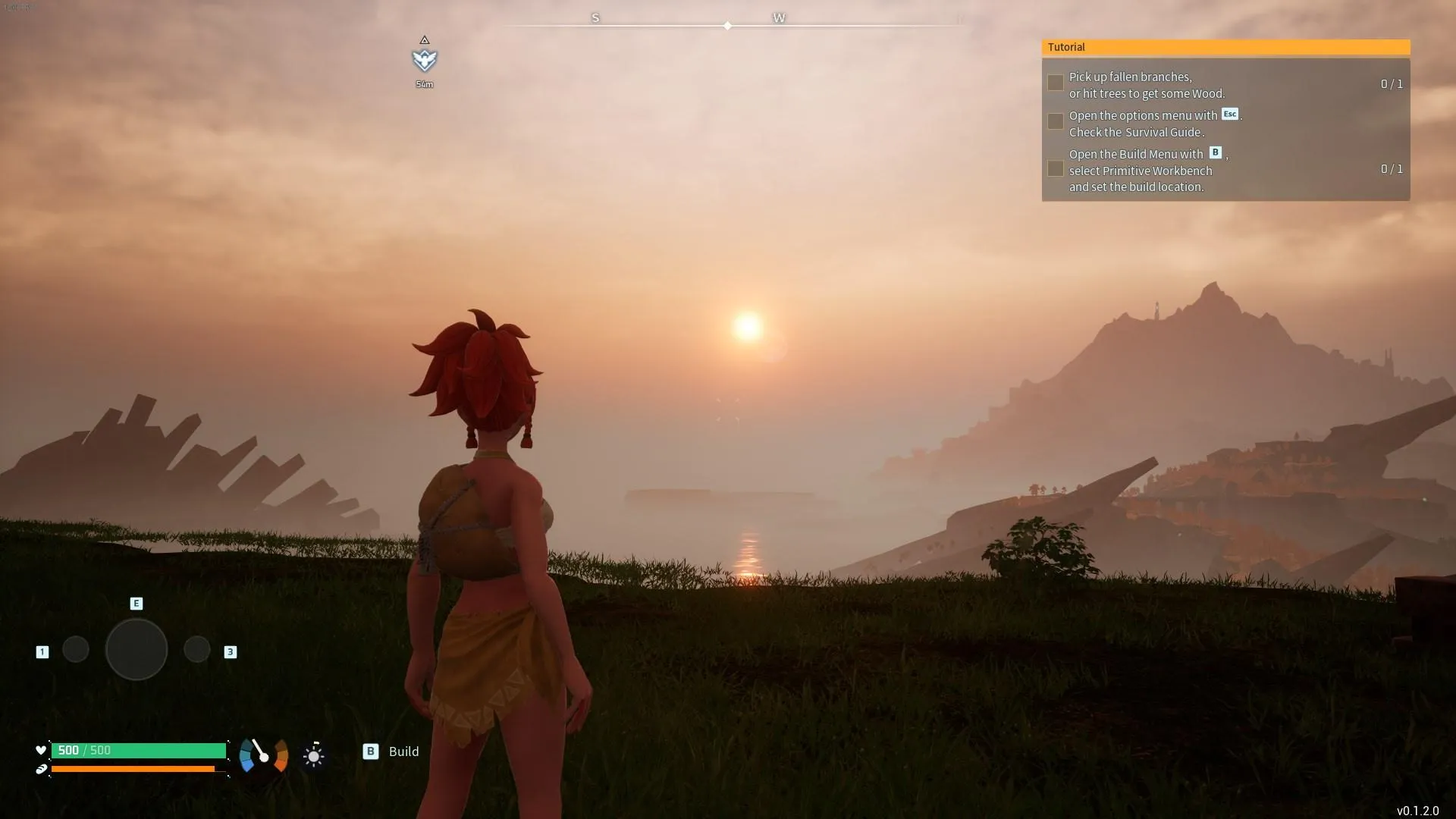Select the large center Pal slot circle
This screenshot has width=1456, height=819.
tap(136, 649)
